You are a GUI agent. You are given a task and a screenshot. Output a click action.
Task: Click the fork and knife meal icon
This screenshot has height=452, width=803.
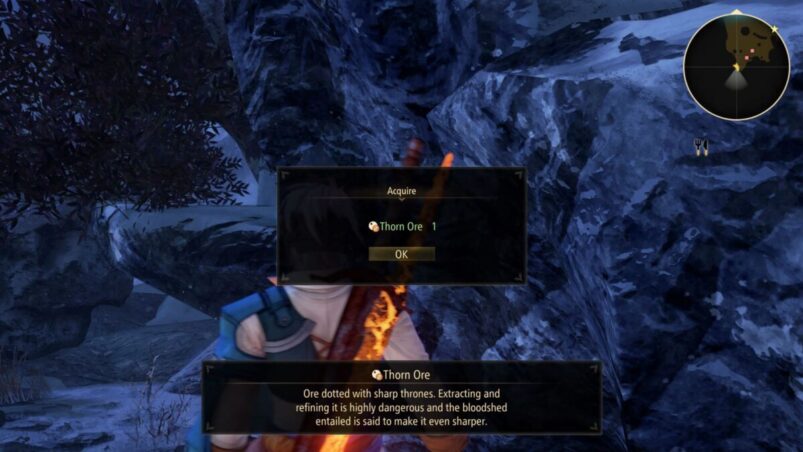(x=701, y=146)
